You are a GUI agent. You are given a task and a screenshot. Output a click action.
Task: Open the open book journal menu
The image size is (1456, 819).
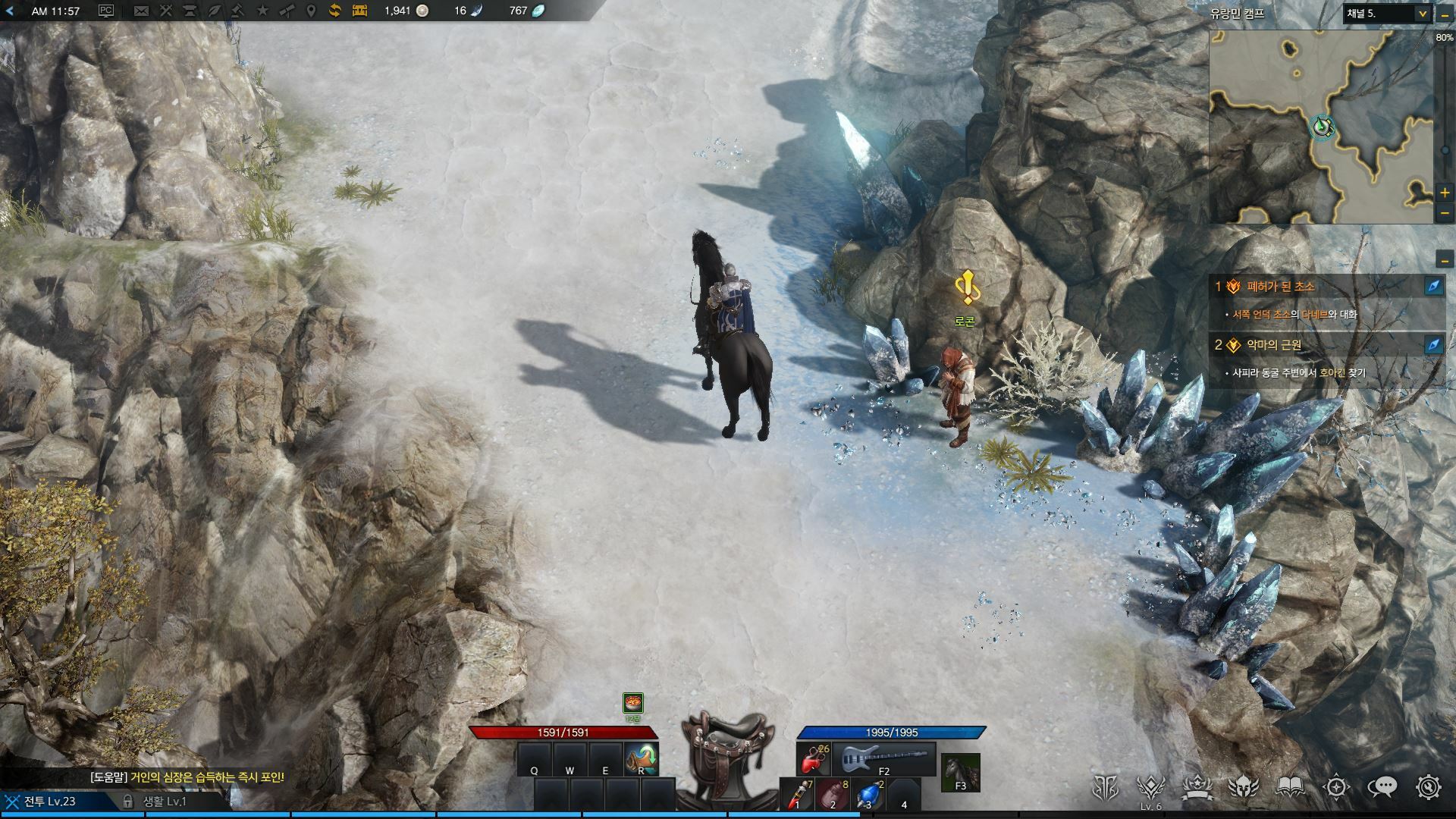(1290, 788)
